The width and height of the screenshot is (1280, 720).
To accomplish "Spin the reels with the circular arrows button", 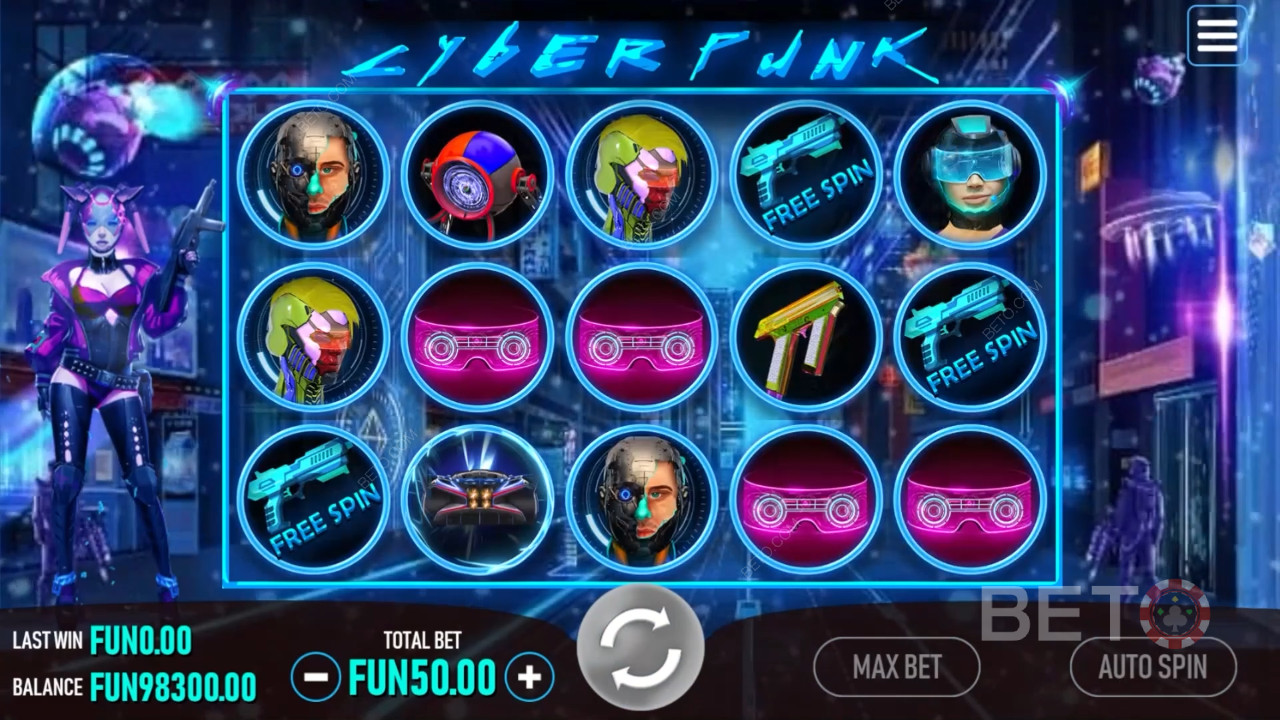I will pos(641,647).
